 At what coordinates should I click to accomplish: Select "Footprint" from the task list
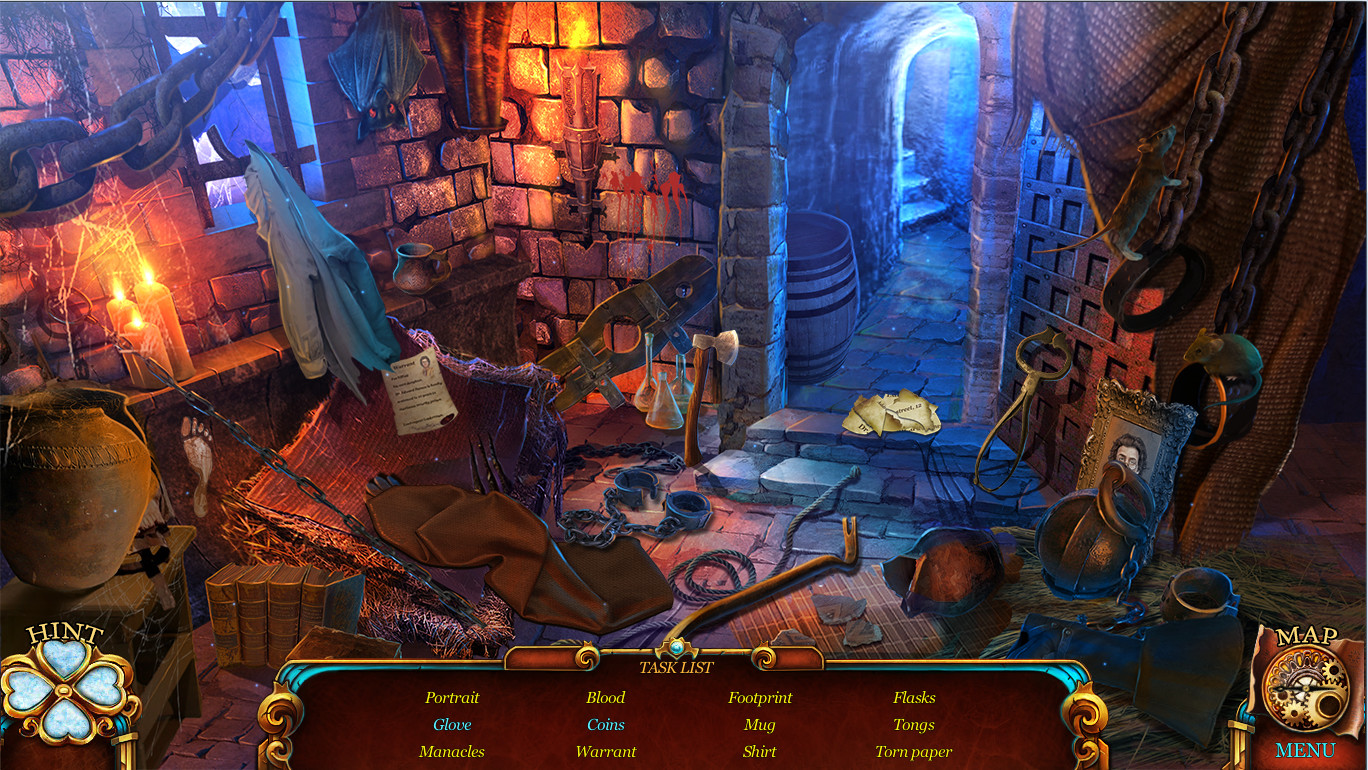759,697
